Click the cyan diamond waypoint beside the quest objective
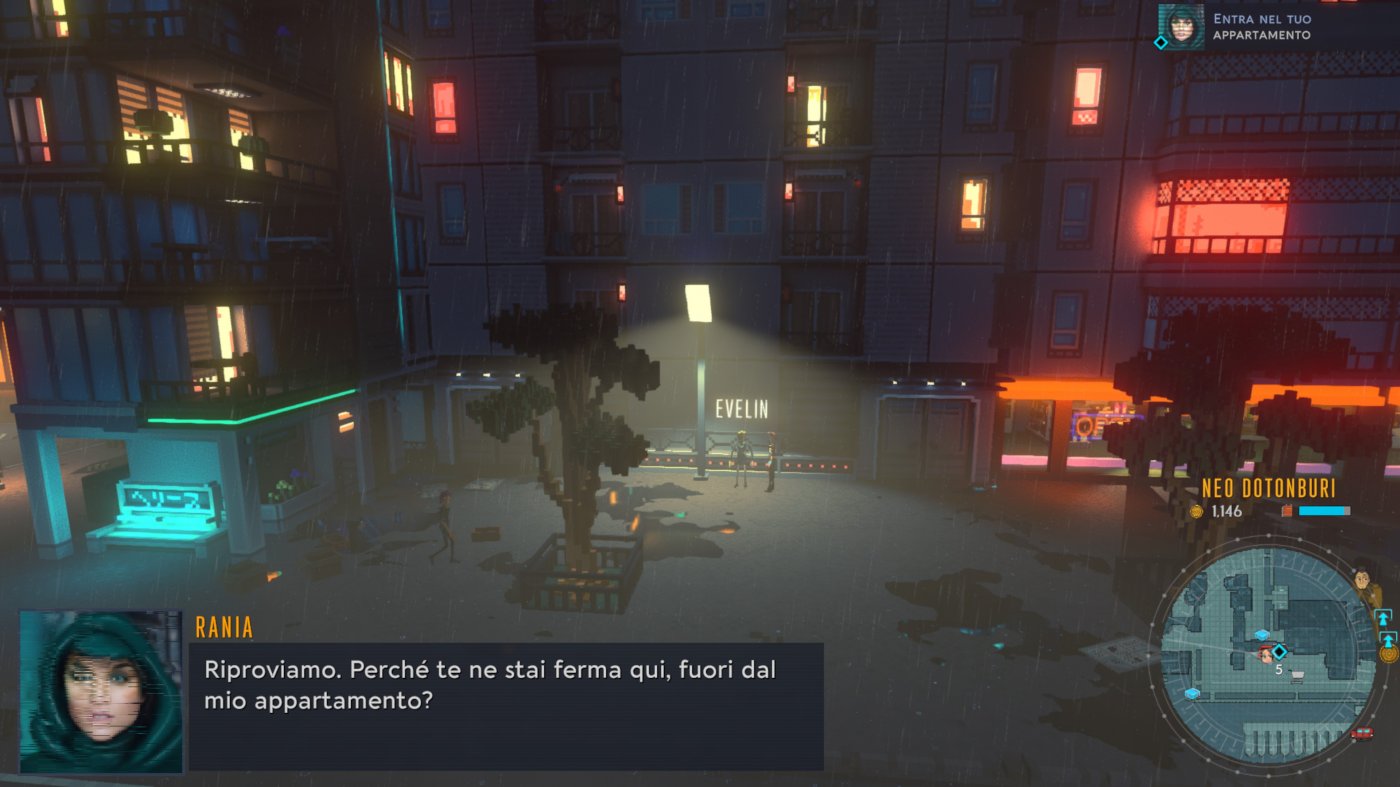Image resolution: width=1400 pixels, height=787 pixels. 1160,42
